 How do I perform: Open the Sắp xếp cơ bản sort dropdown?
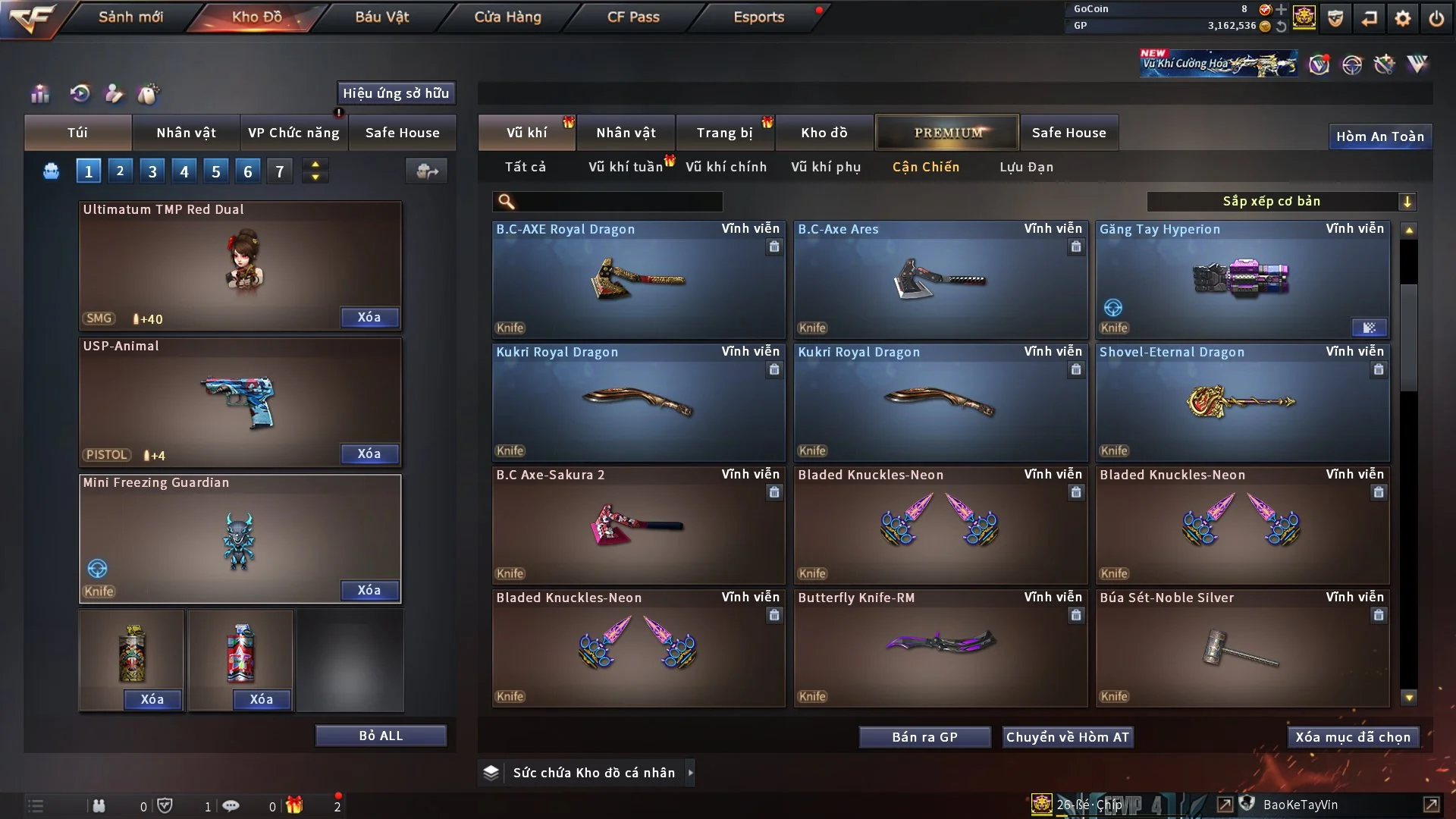coord(1281,201)
